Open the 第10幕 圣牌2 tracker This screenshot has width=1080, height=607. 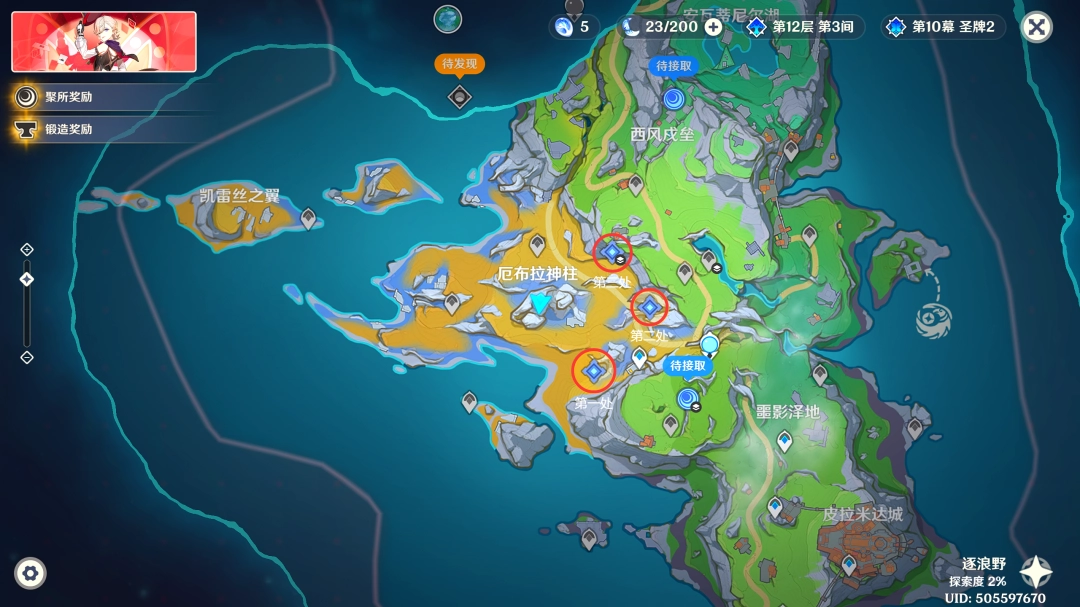coord(942,27)
